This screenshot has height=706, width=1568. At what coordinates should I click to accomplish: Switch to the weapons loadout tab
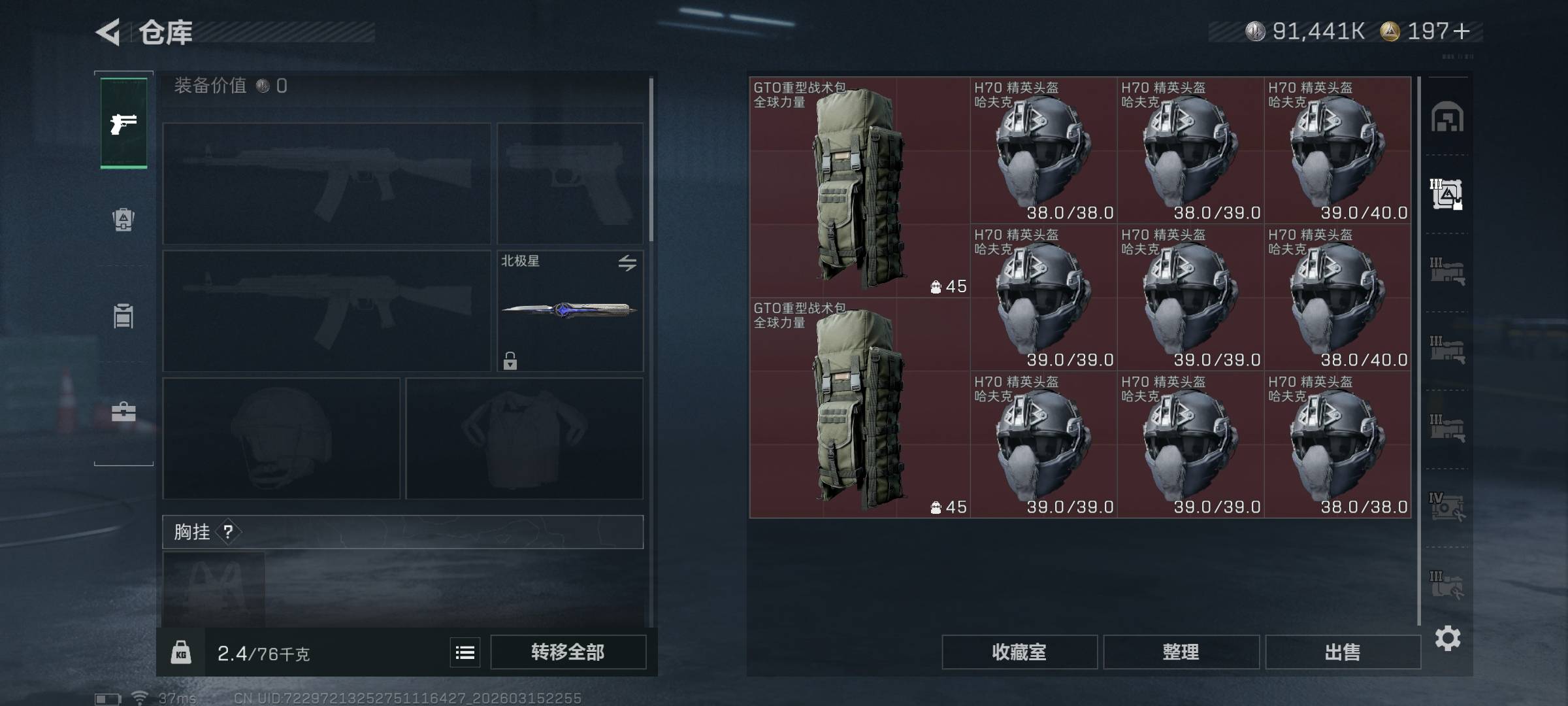click(123, 124)
